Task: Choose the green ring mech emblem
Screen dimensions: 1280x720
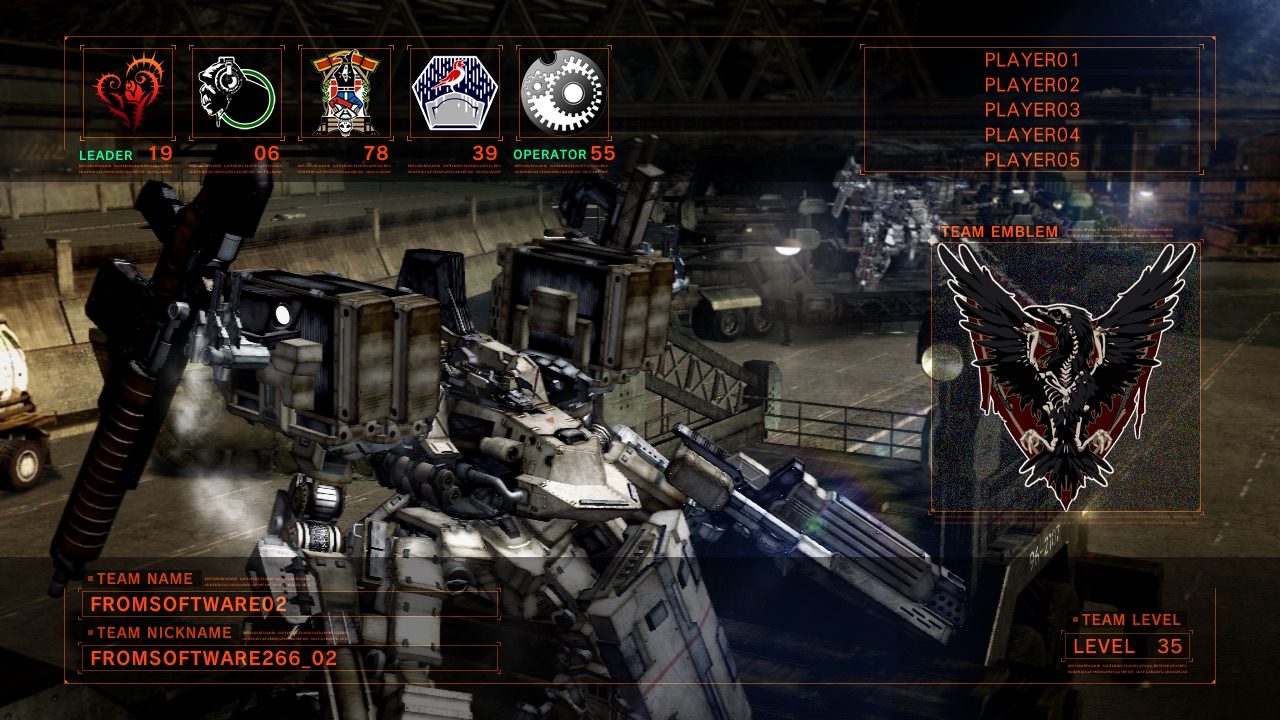Action: click(236, 93)
